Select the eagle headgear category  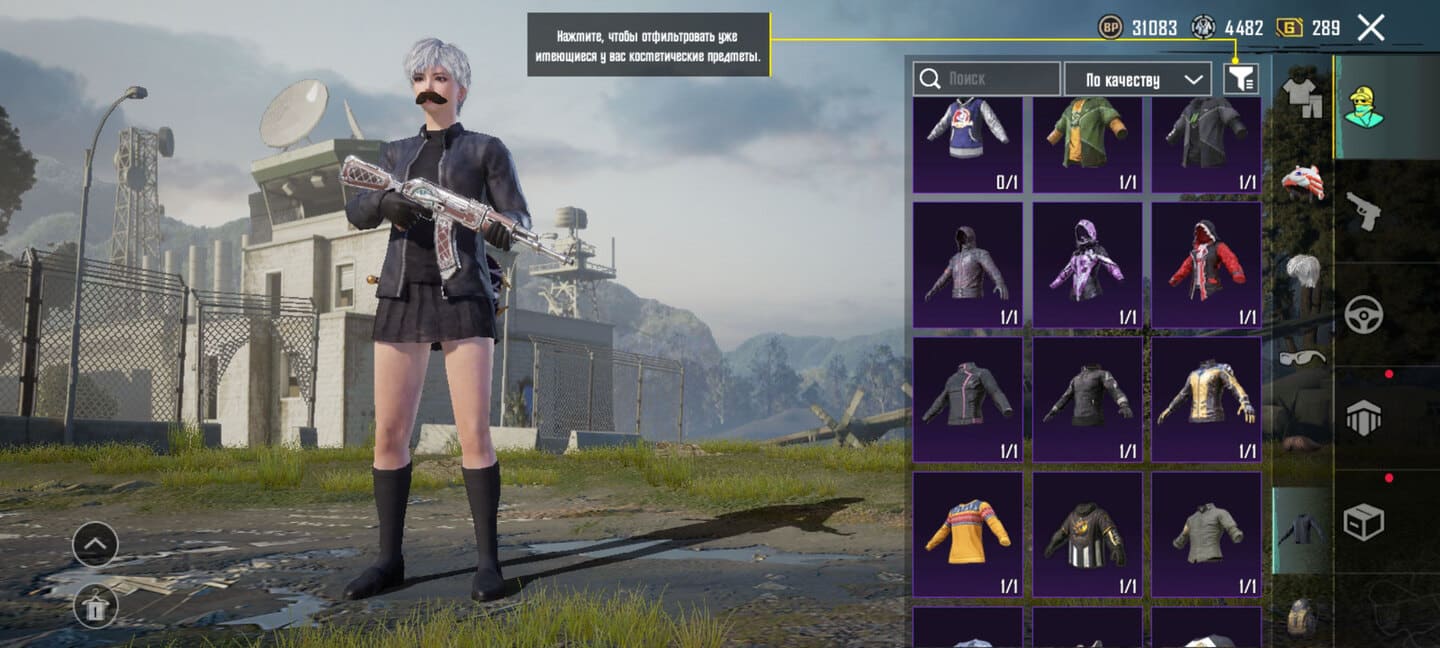click(x=1302, y=182)
